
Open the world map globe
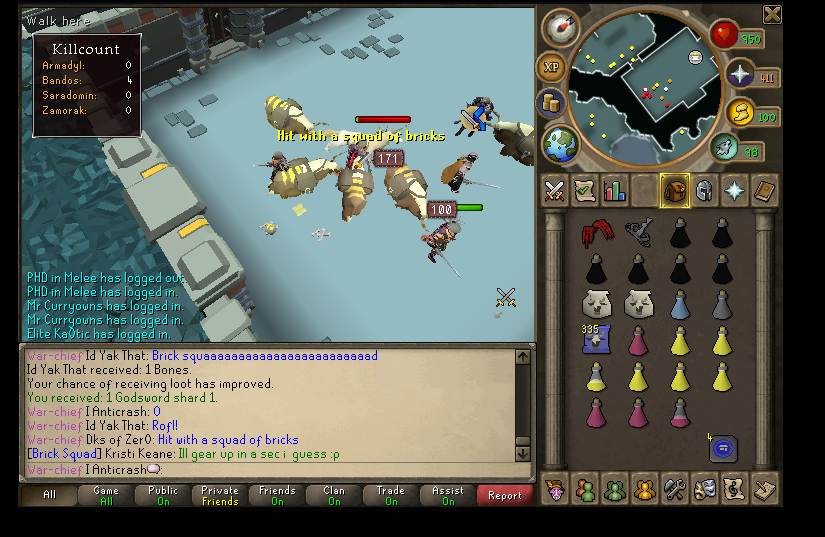[560, 143]
